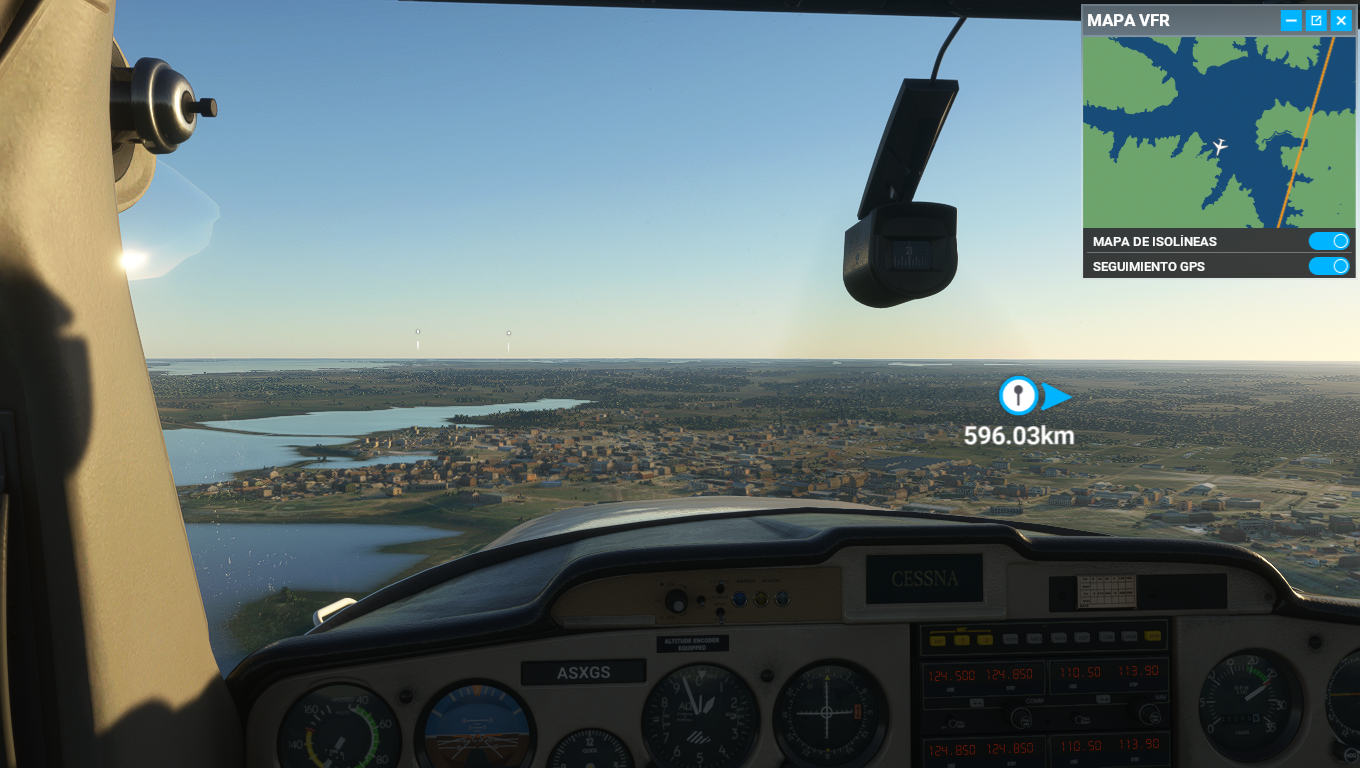The image size is (1360, 768).
Task: Close the Mapa VFR panel
Action: click(1341, 20)
